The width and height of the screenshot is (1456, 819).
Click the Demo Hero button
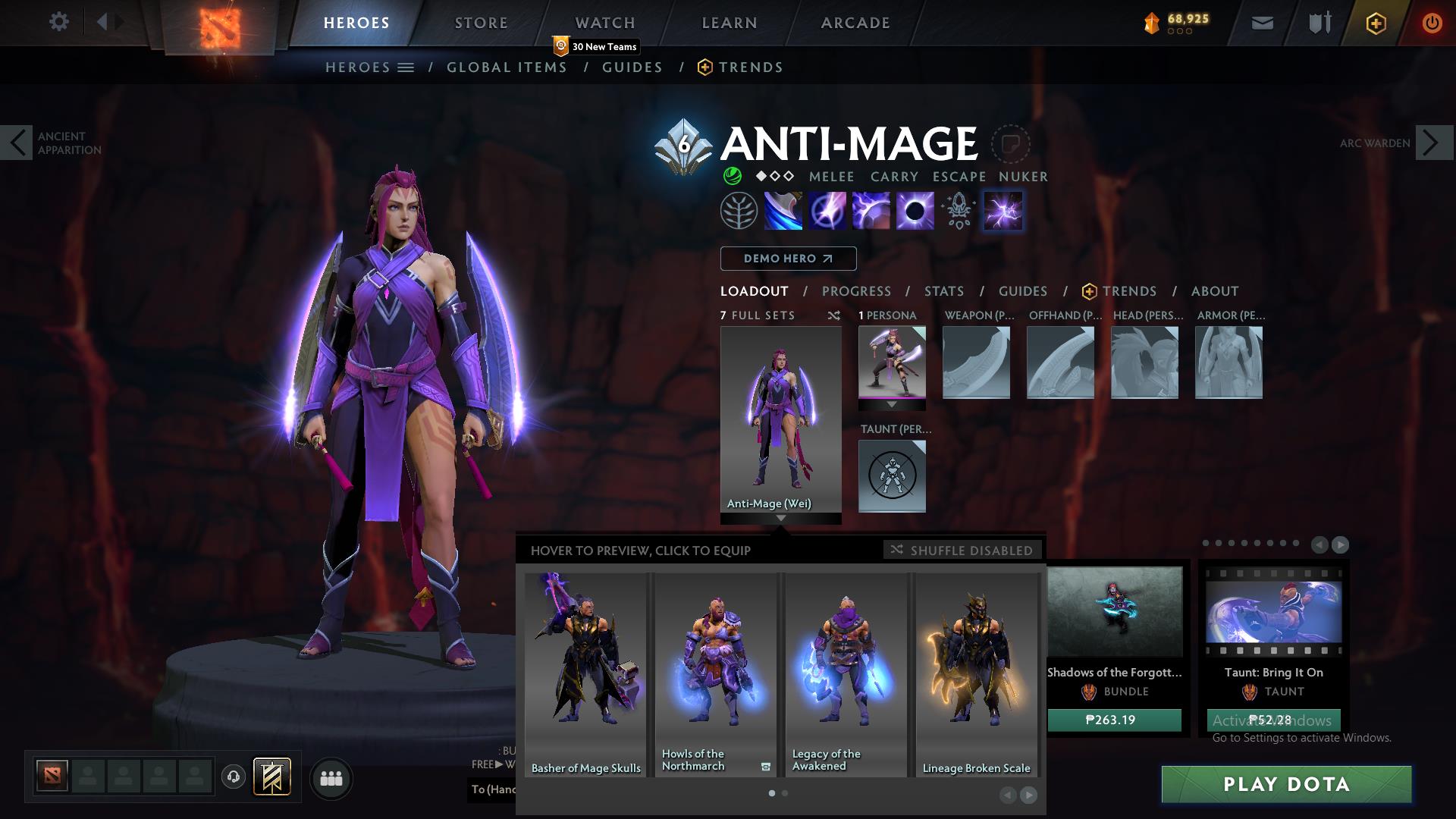pyautogui.click(x=788, y=259)
